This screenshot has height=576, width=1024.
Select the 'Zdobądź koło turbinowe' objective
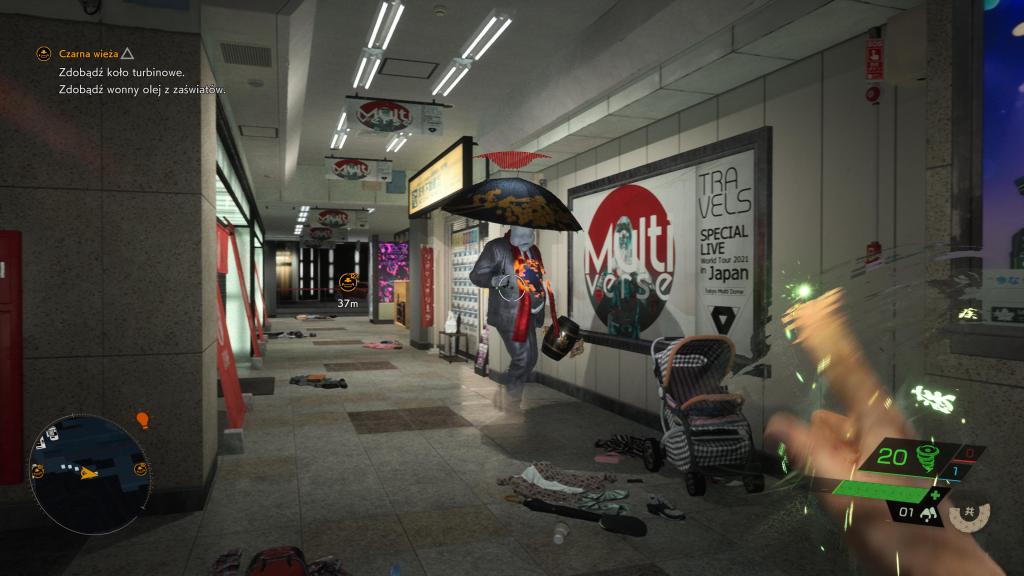coord(121,73)
